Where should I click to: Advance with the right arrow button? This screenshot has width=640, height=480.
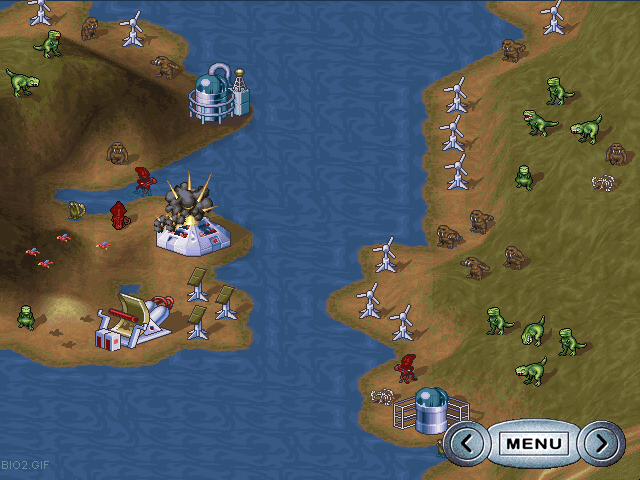pyautogui.click(x=600, y=442)
